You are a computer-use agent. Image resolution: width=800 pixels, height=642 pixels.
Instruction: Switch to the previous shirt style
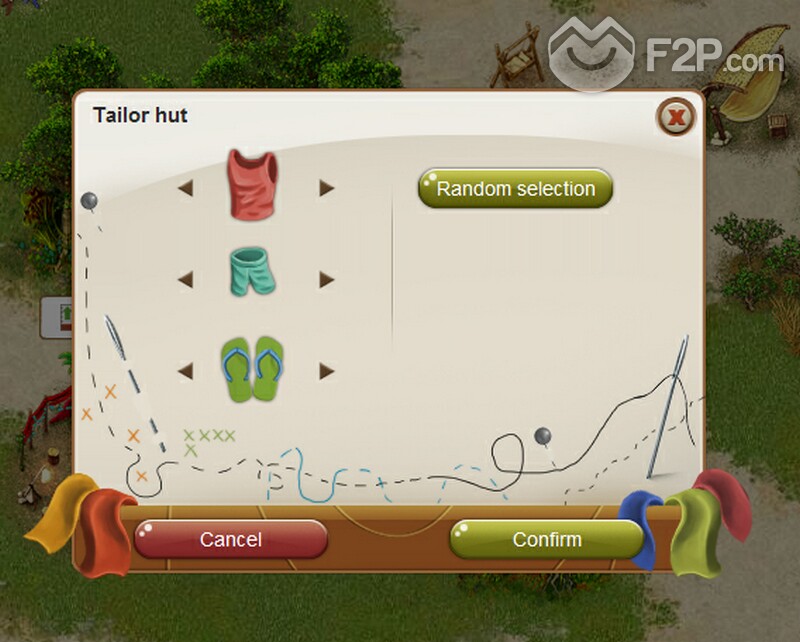coord(186,188)
